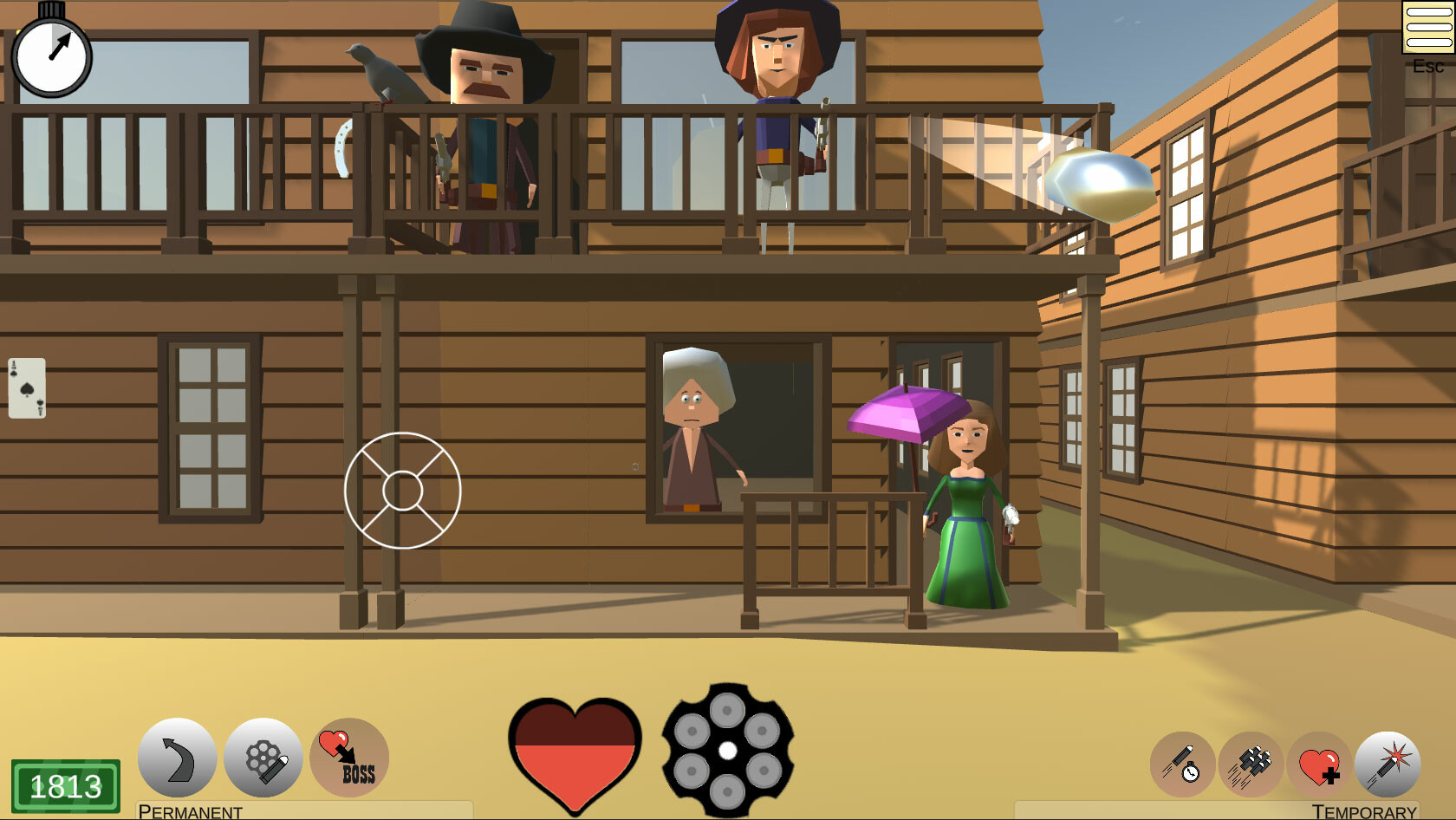Click the stopwatch timer in the corner

pyautogui.click(x=52, y=54)
